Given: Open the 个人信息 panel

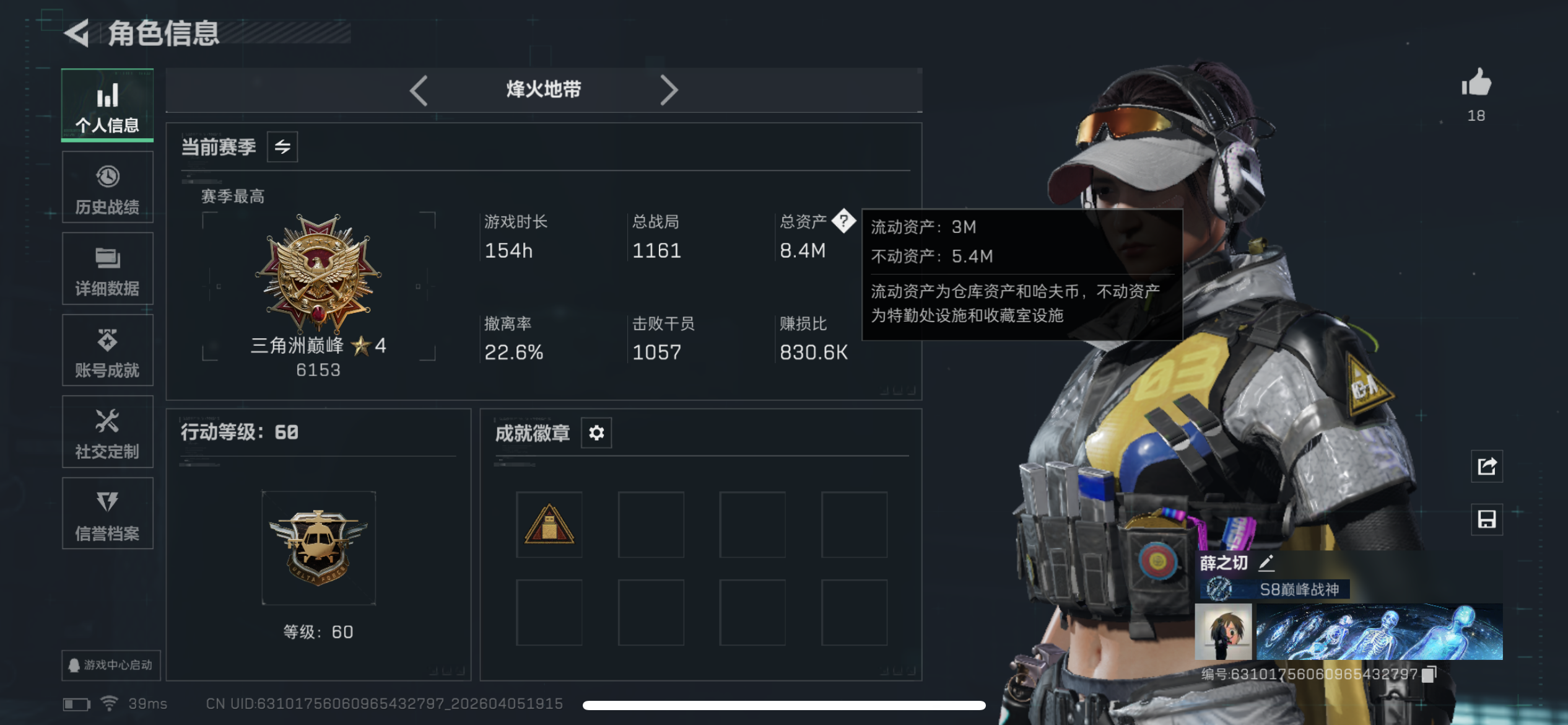Looking at the screenshot, I should [x=107, y=105].
